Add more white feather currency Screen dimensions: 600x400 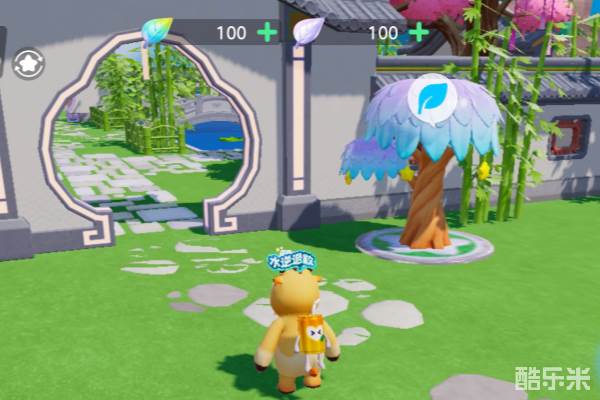click(419, 32)
